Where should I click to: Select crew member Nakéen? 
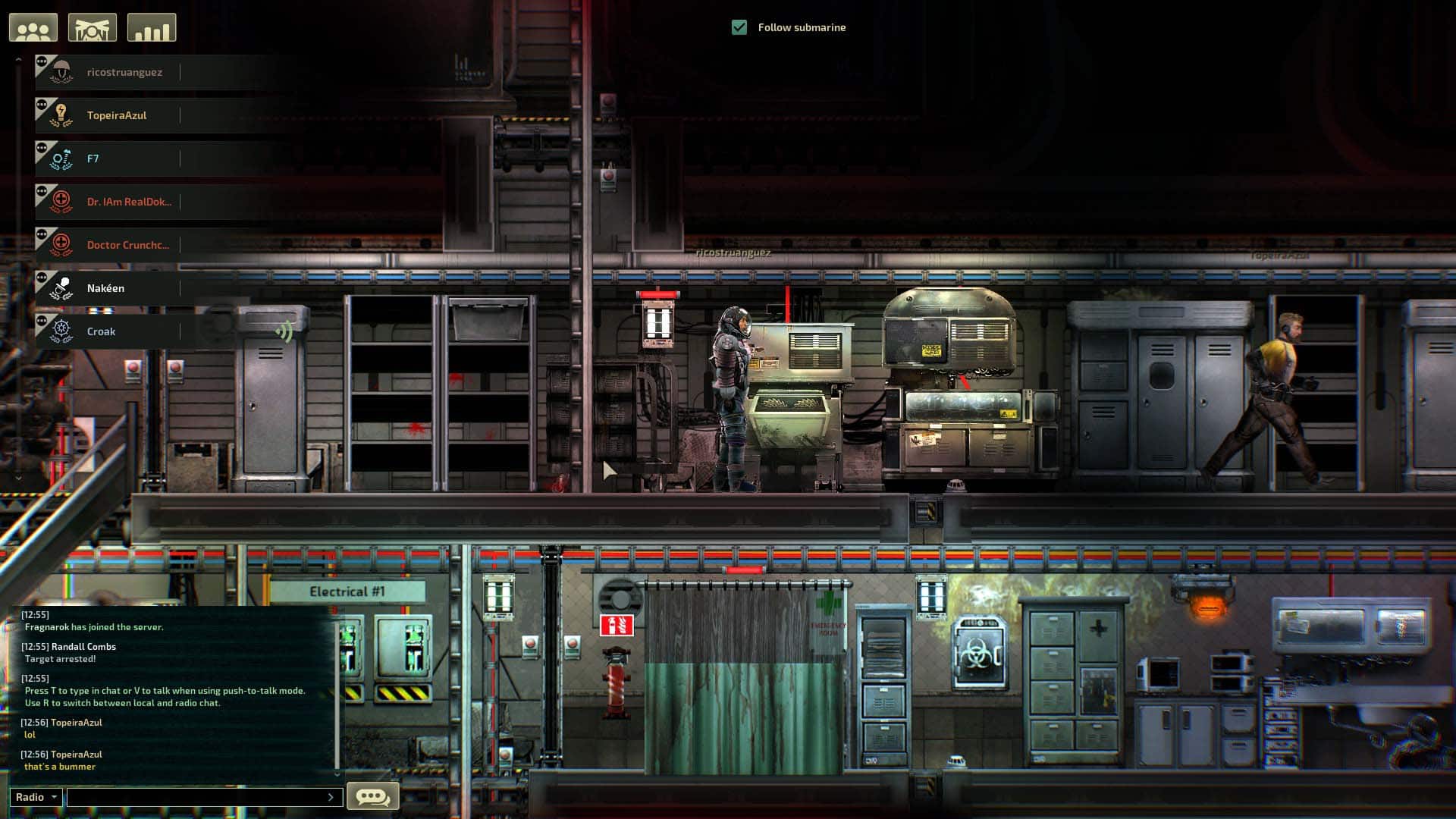click(x=106, y=288)
